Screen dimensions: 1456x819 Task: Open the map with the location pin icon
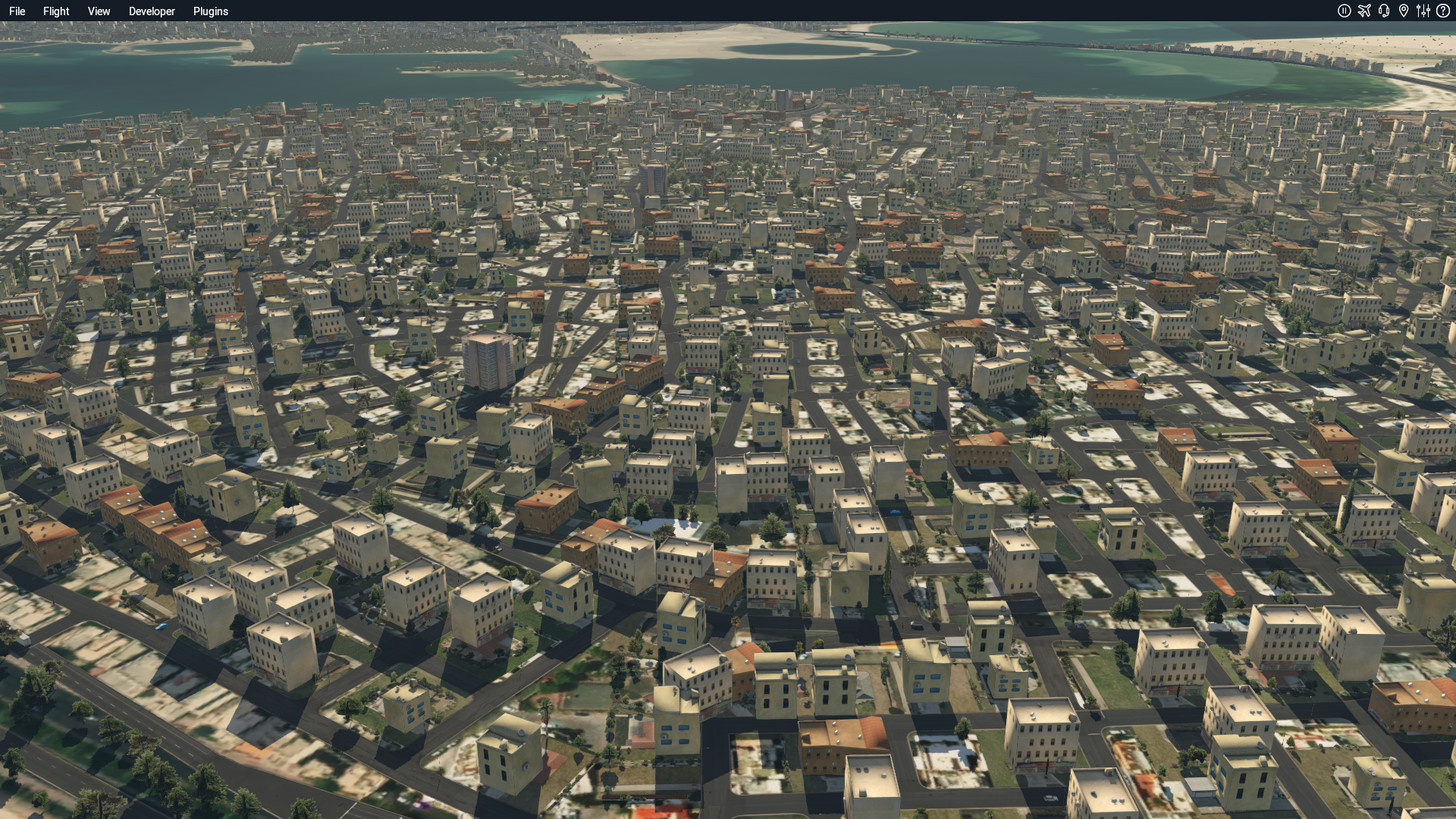1404,11
